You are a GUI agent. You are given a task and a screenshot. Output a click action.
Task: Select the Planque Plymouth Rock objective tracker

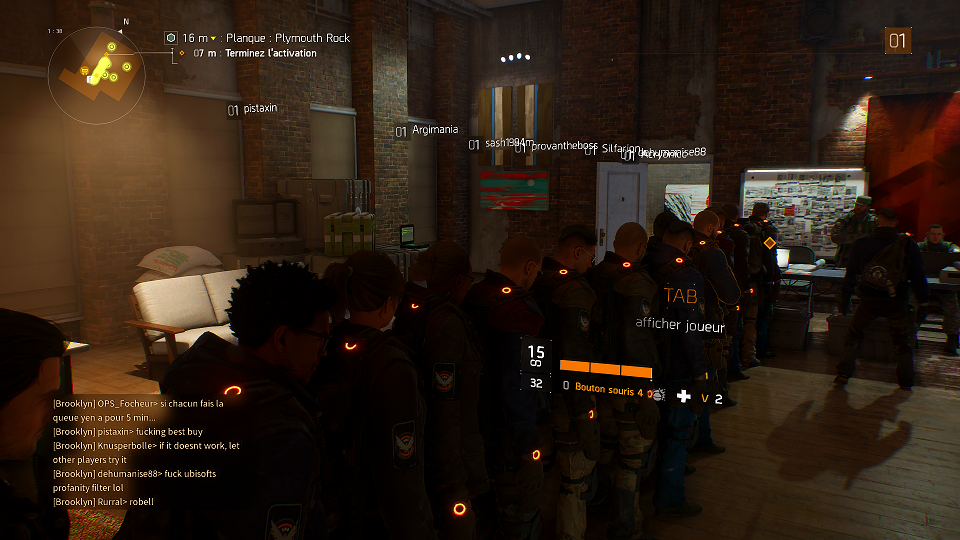click(x=265, y=38)
